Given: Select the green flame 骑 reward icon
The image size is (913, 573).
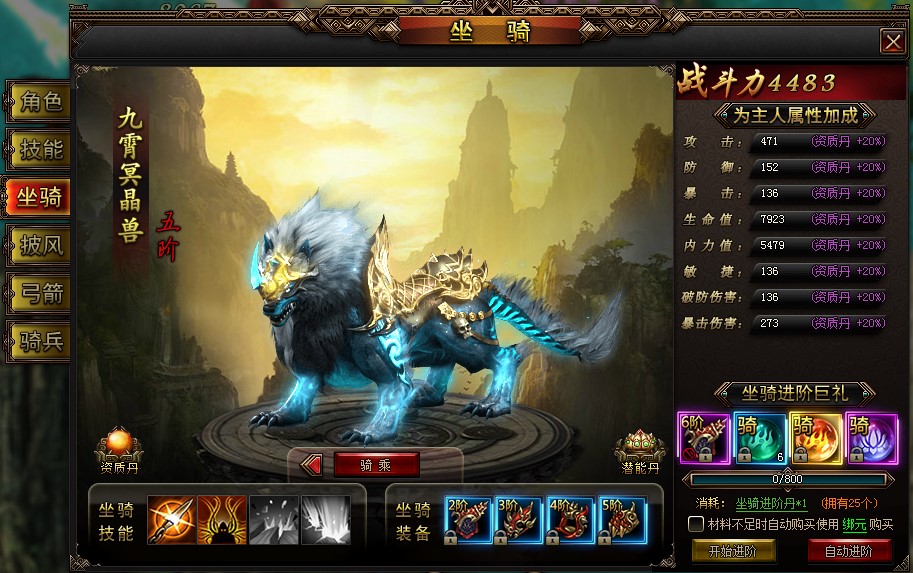Looking at the screenshot, I should click(759, 437).
